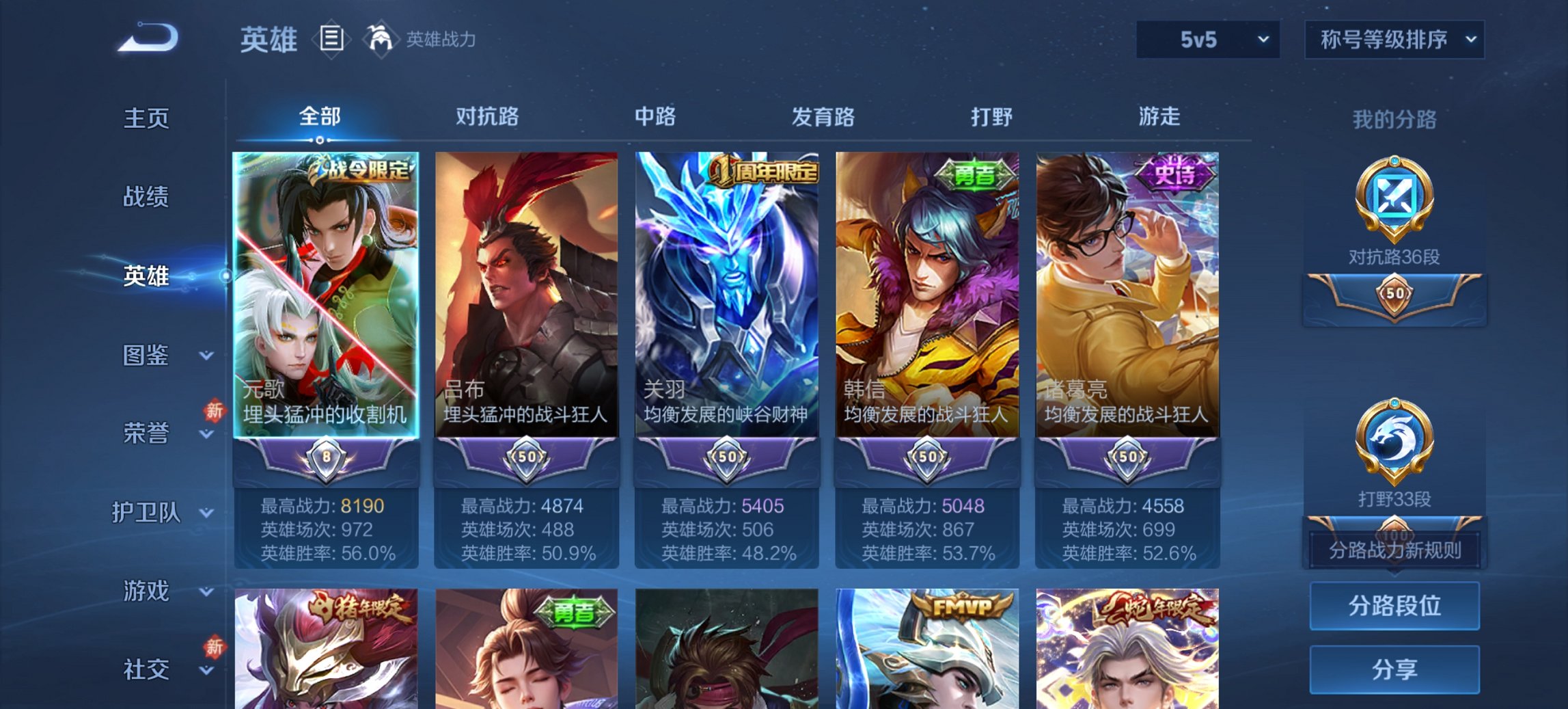
Task: Open the 称号等级排序 sorting dropdown
Action: pos(1392,40)
